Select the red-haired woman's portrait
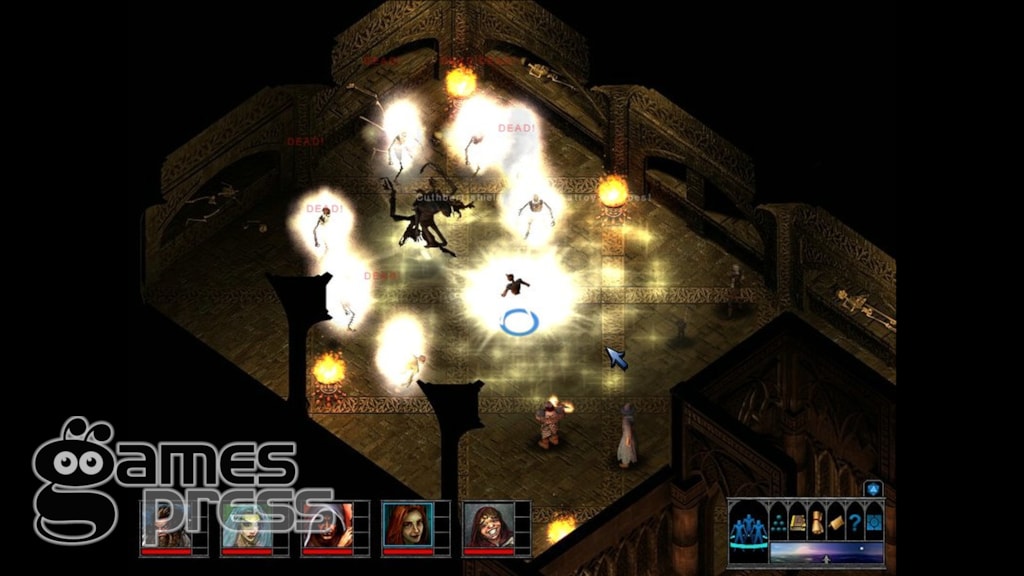The width and height of the screenshot is (1024, 576). [407, 524]
